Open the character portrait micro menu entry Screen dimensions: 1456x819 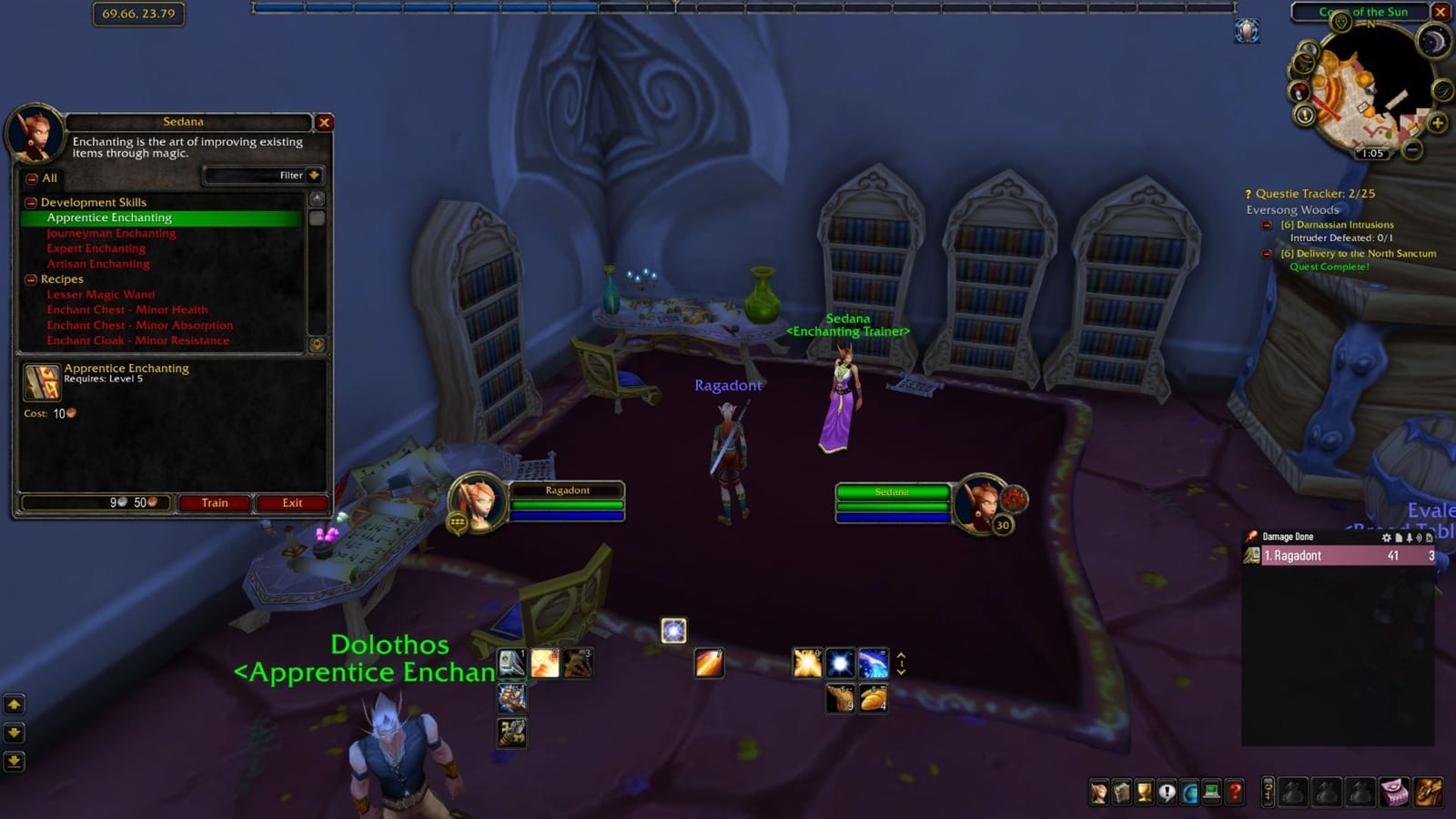point(1099,792)
